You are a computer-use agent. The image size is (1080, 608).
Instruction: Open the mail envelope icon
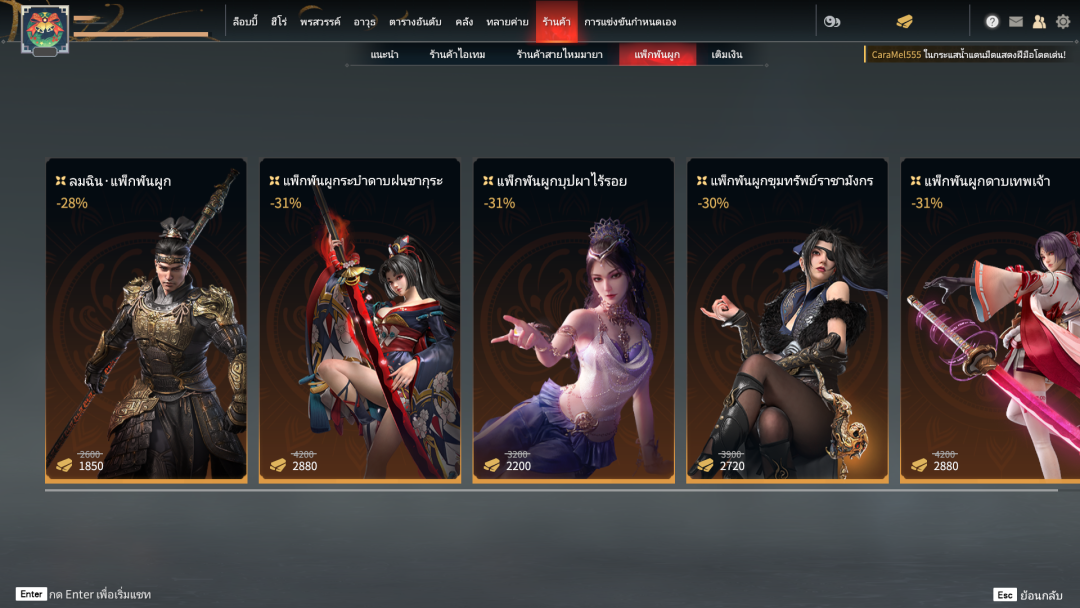point(1016,21)
